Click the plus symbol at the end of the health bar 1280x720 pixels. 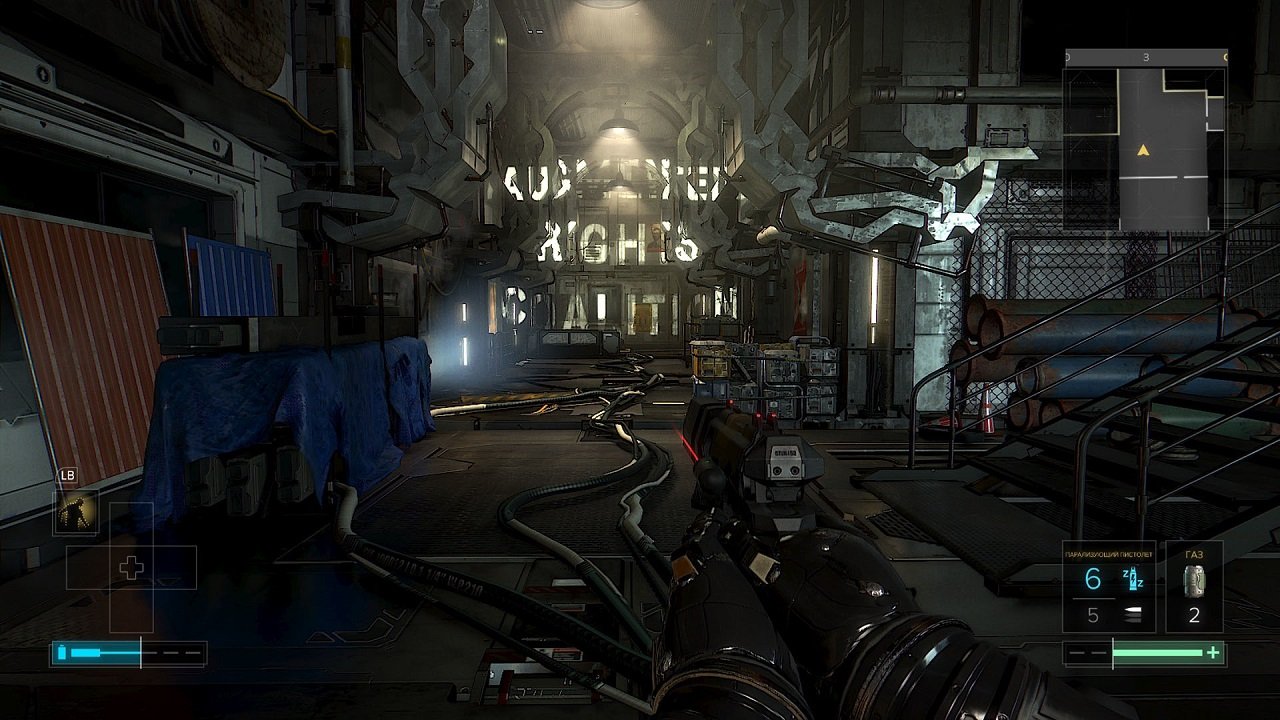coord(1212,652)
